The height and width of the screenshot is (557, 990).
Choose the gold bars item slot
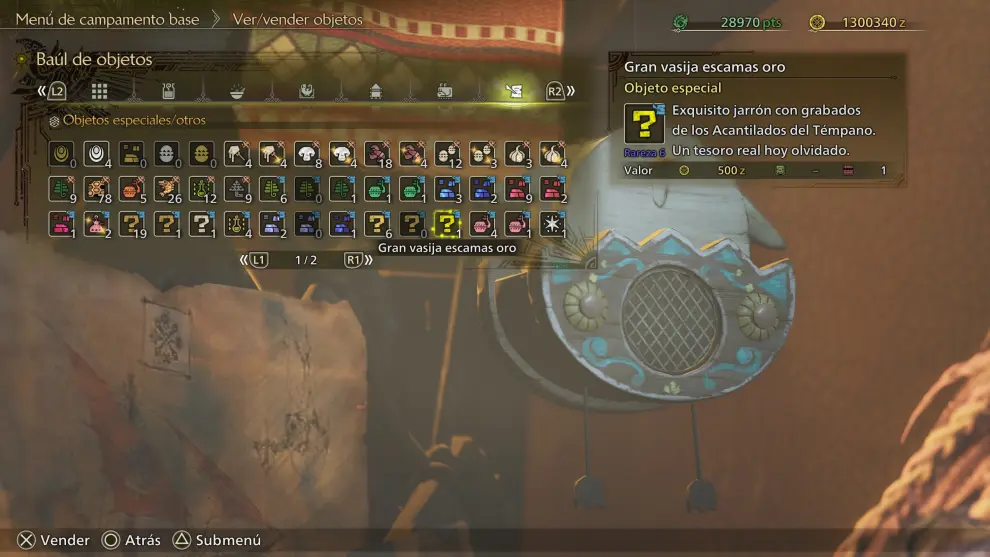click(x=131, y=153)
